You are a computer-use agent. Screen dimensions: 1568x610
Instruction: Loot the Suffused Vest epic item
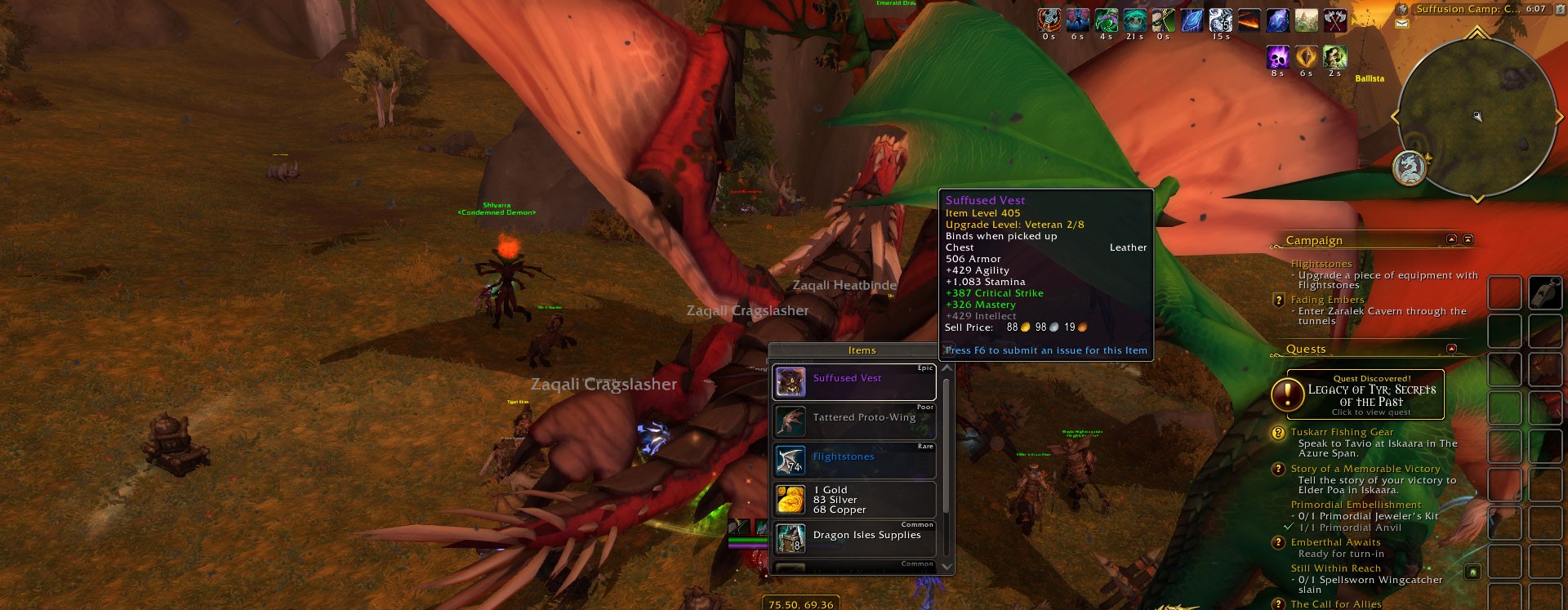coord(853,382)
